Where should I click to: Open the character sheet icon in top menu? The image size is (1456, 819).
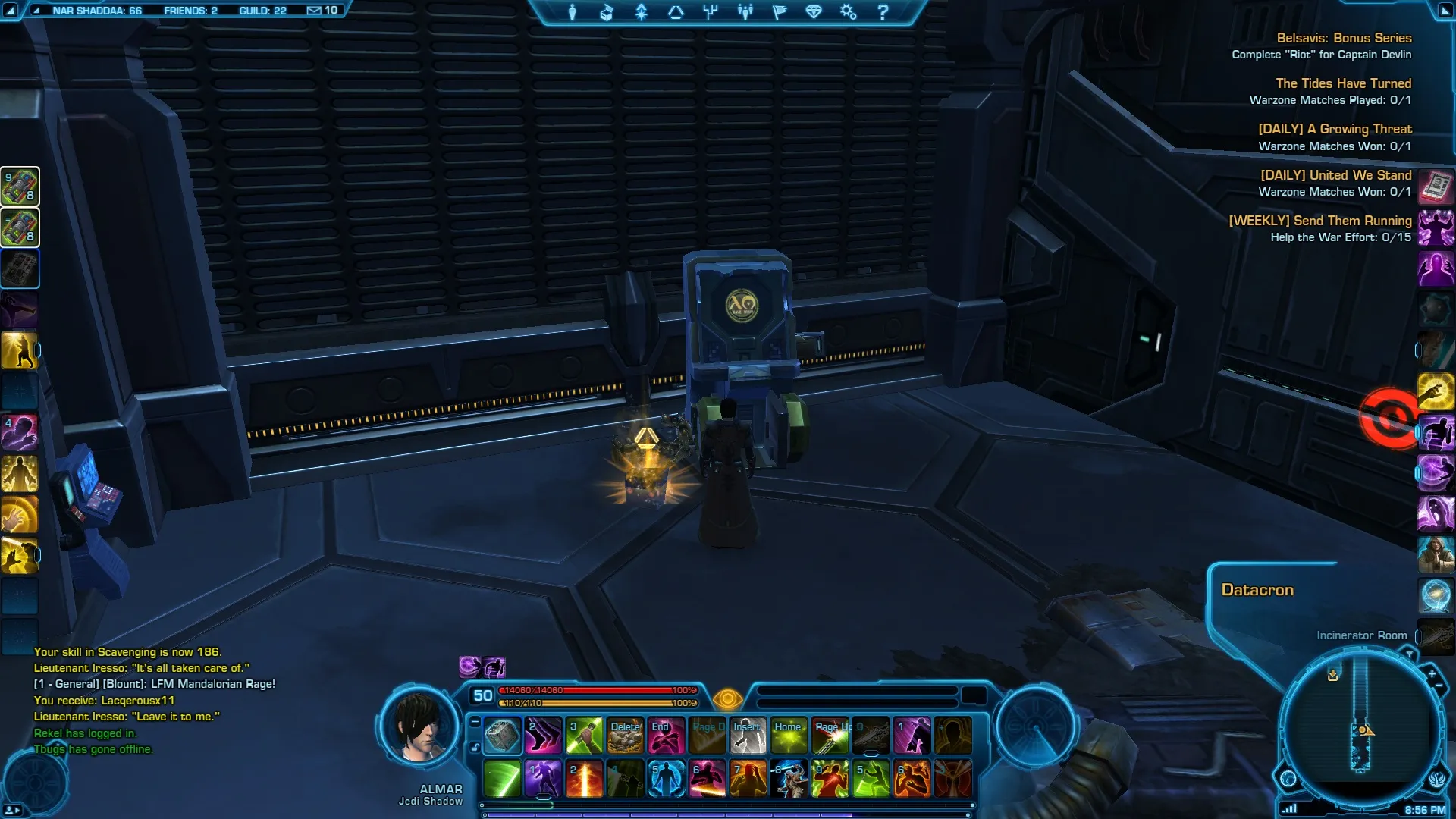click(573, 12)
